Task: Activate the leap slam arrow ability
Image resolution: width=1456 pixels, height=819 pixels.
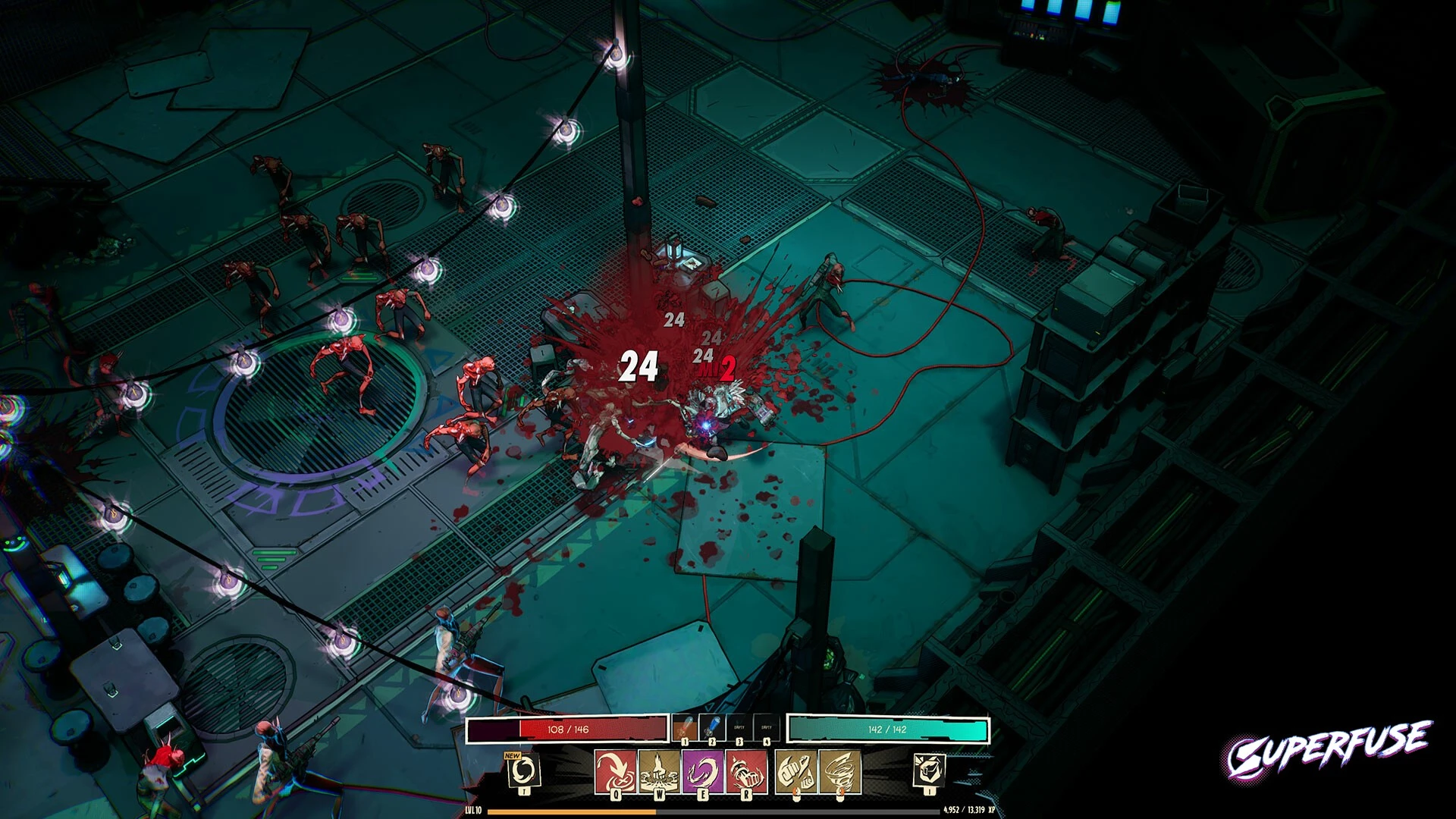Action: pyautogui.click(x=614, y=771)
